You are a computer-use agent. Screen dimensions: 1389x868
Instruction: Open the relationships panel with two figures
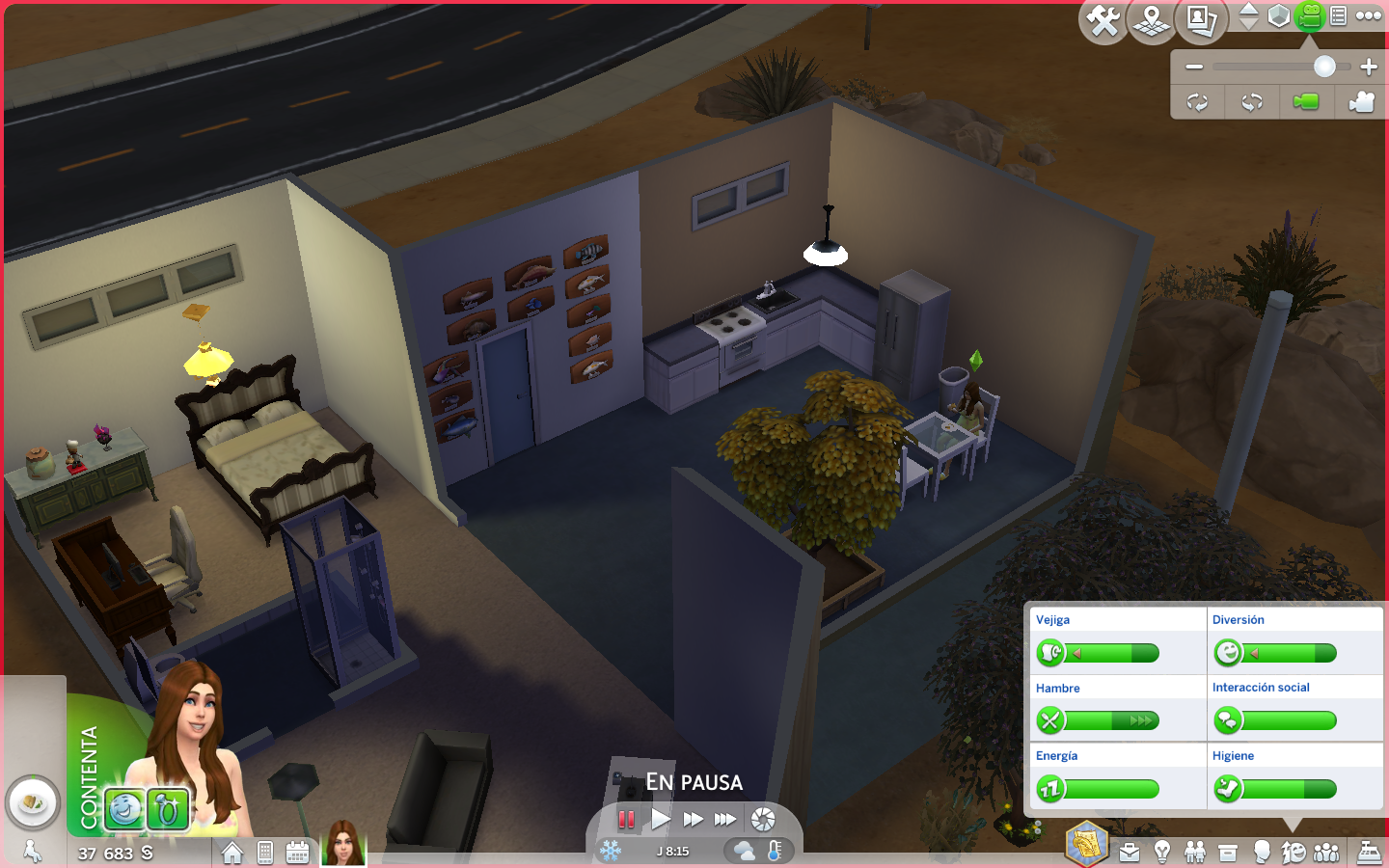tap(1195, 853)
